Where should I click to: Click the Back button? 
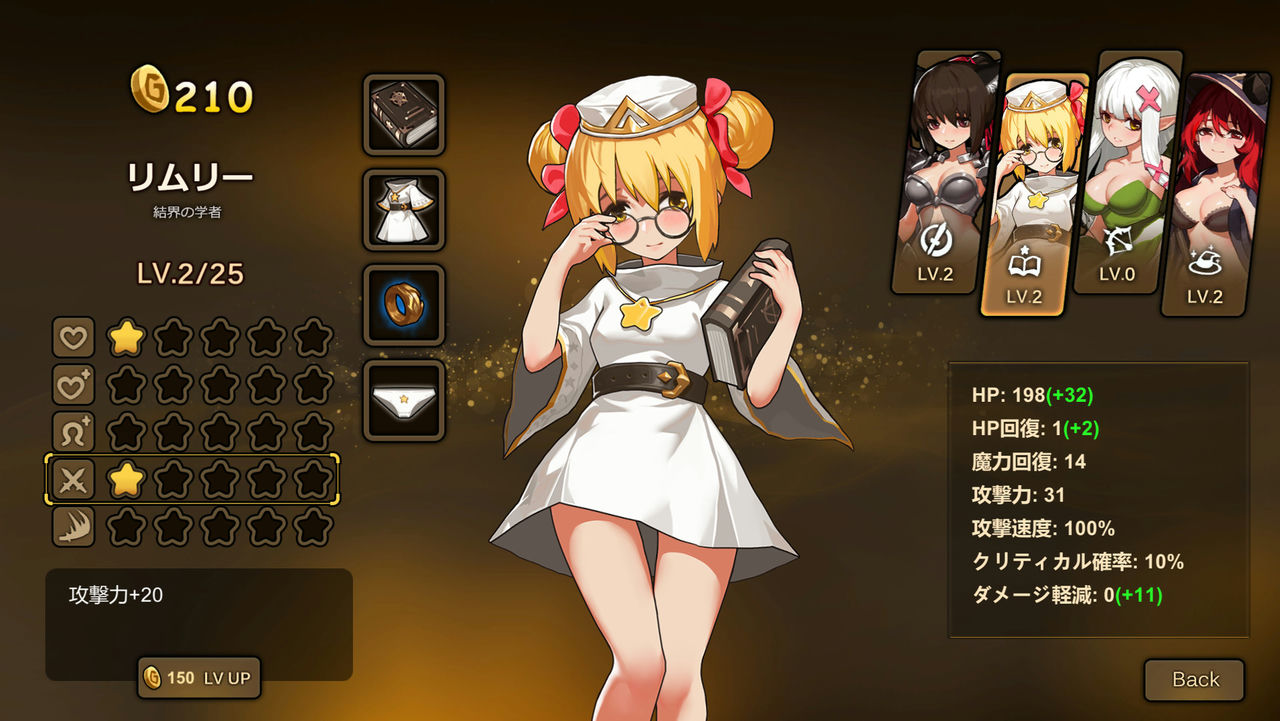coord(1194,679)
